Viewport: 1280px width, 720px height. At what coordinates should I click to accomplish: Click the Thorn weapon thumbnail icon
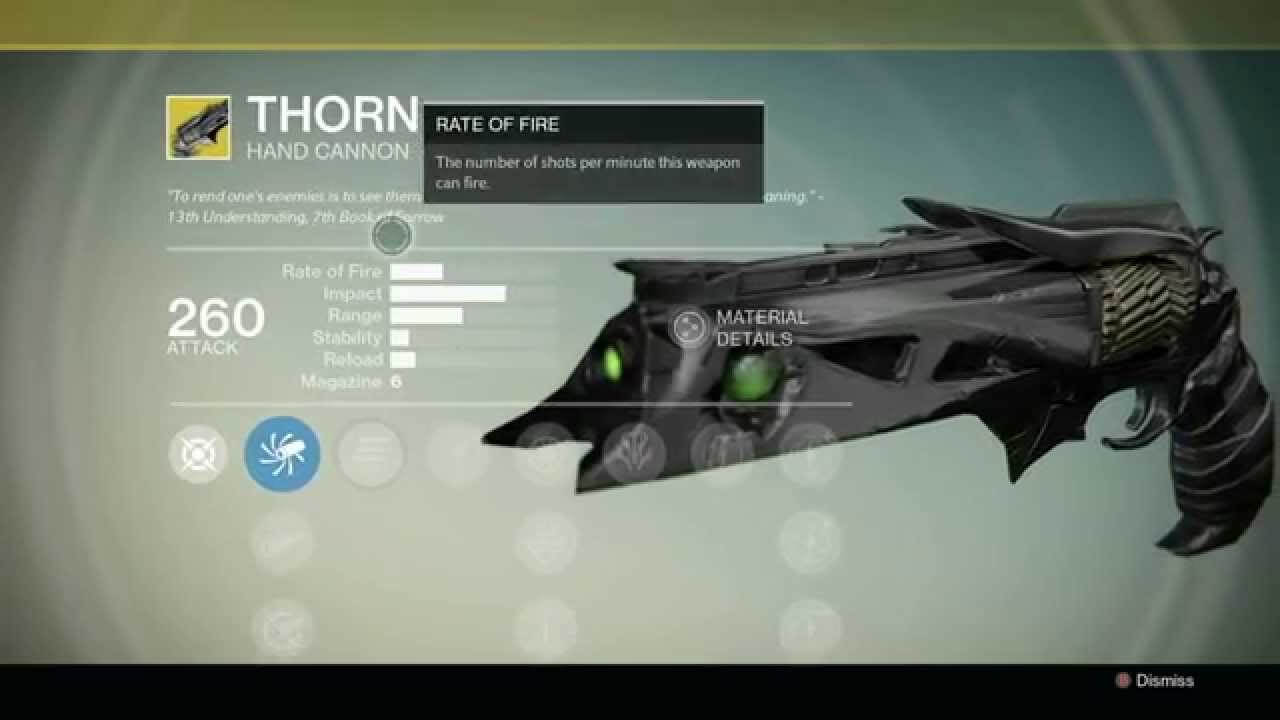(x=197, y=126)
